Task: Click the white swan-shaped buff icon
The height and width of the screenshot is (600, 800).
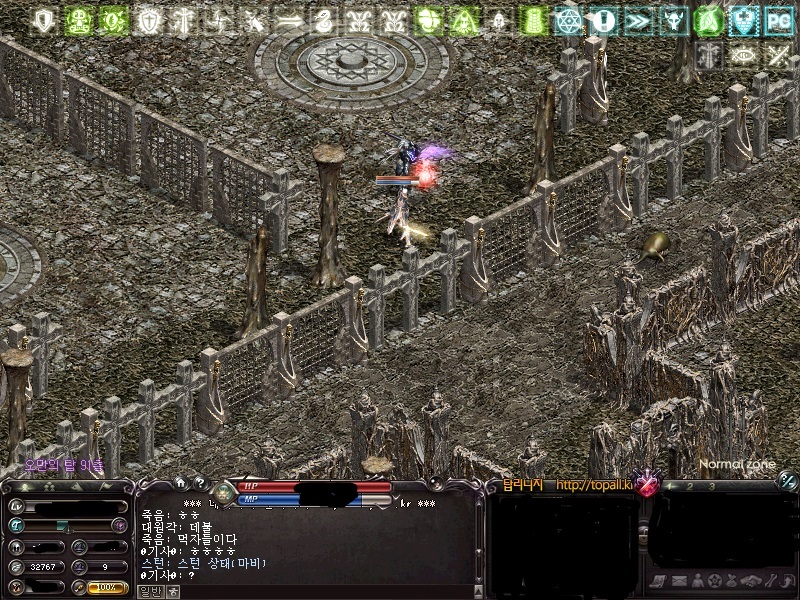Action: coord(322,20)
